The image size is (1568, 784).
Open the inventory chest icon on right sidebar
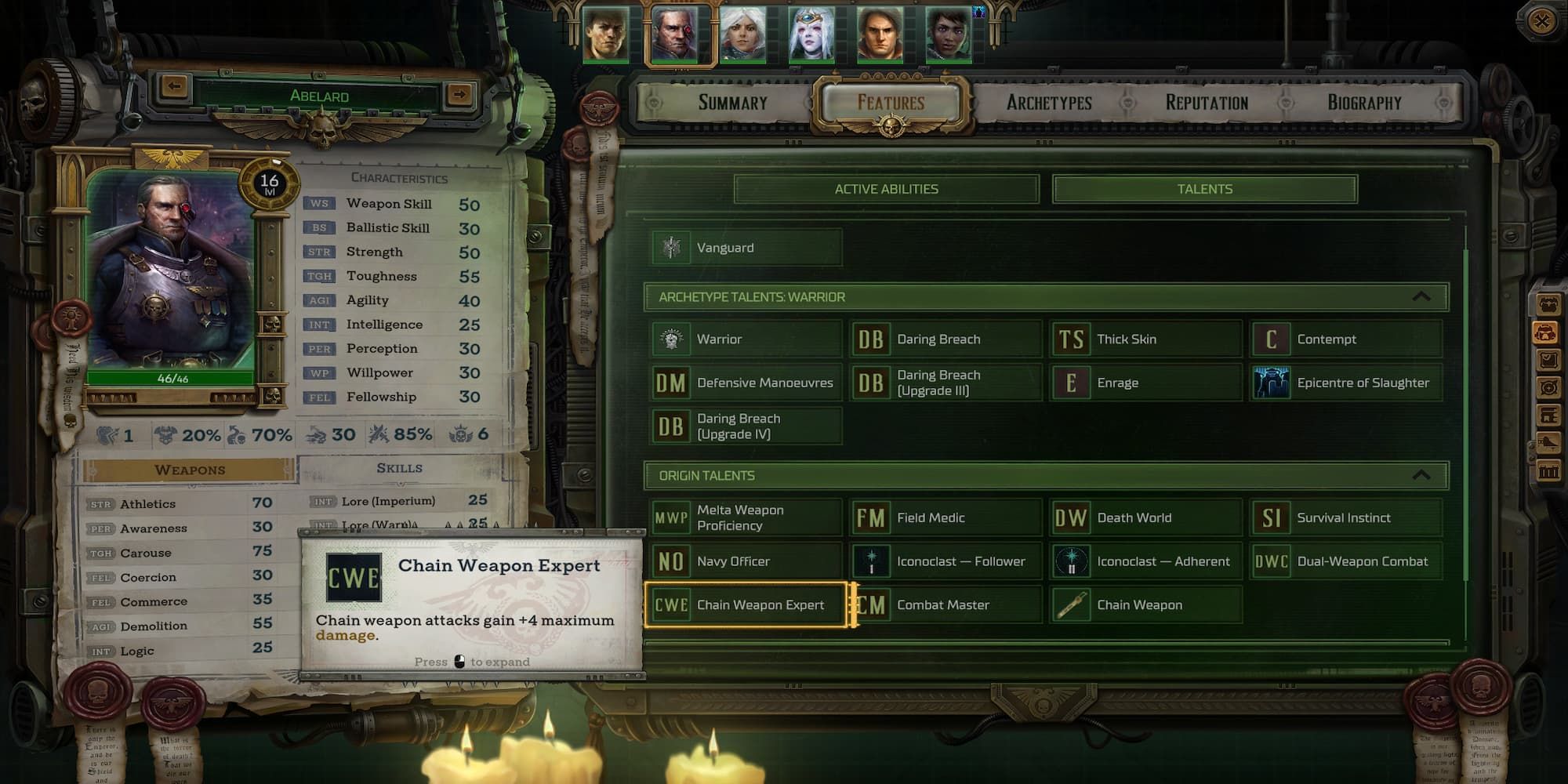(1548, 305)
